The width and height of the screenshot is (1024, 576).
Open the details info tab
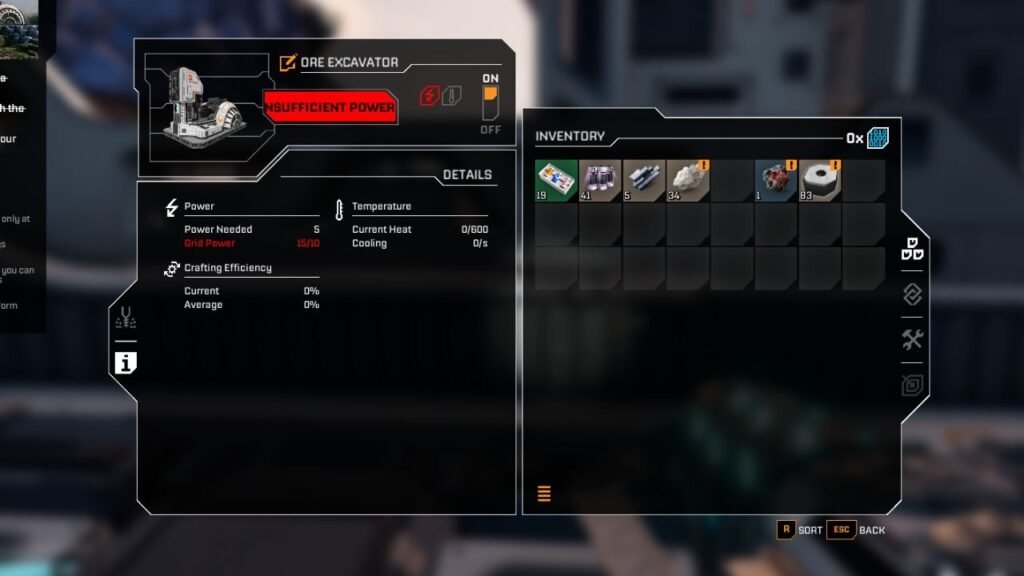point(125,363)
